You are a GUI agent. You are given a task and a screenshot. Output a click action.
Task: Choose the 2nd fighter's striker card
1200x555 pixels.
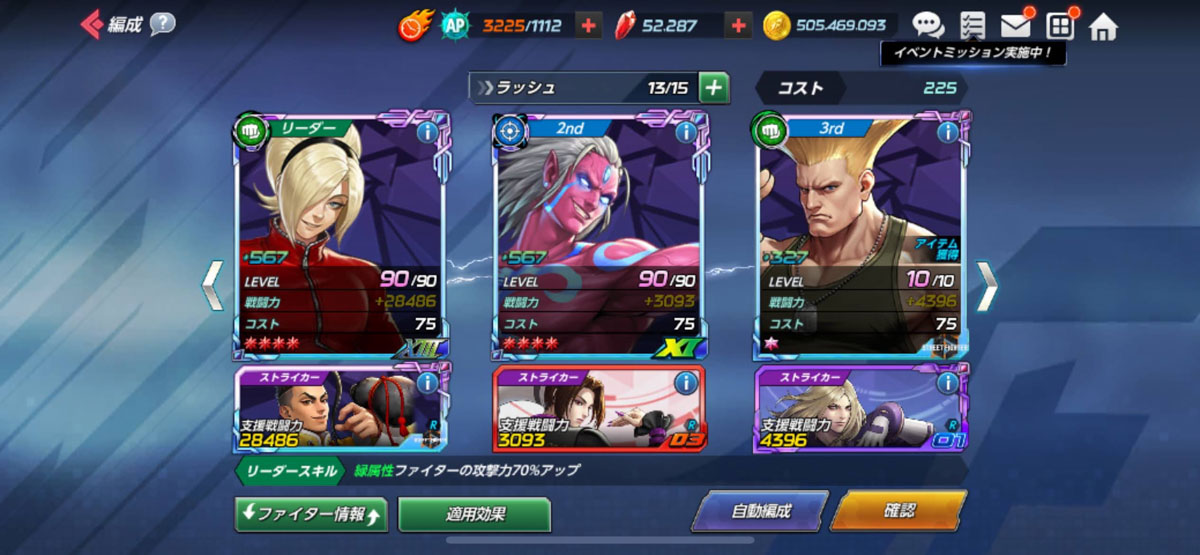[597, 408]
